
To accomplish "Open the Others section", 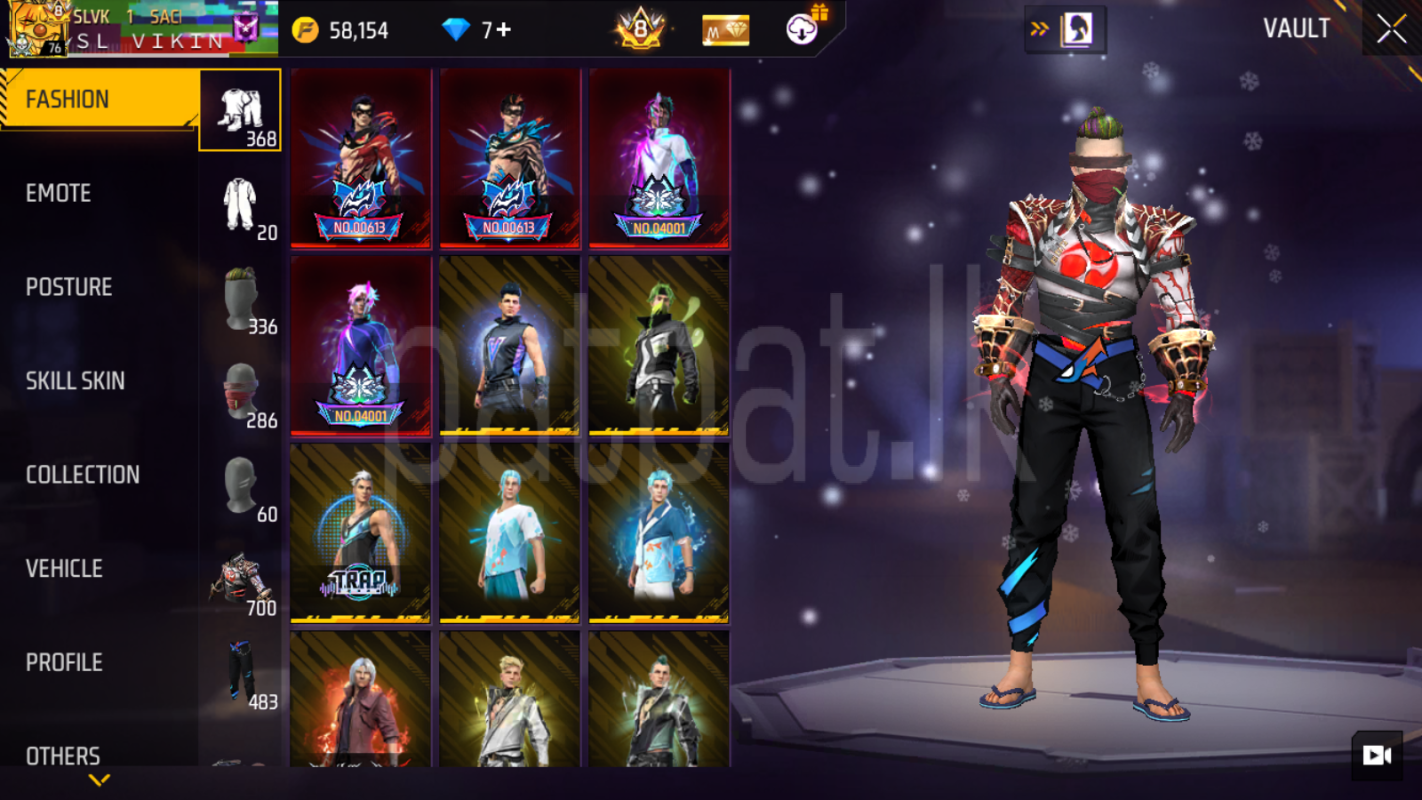I will click(63, 756).
